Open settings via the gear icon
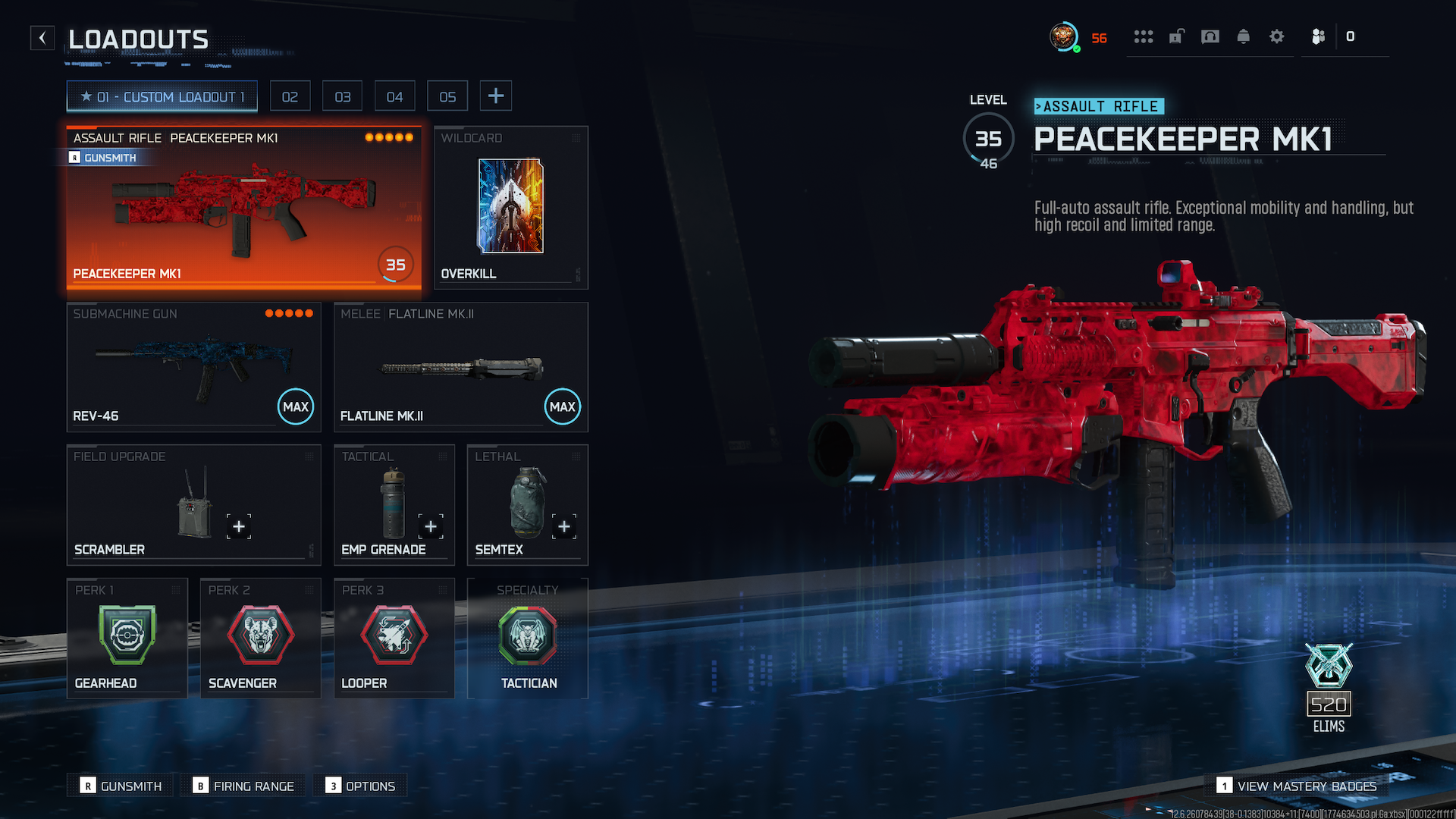The height and width of the screenshot is (819, 1456). coord(1277,36)
